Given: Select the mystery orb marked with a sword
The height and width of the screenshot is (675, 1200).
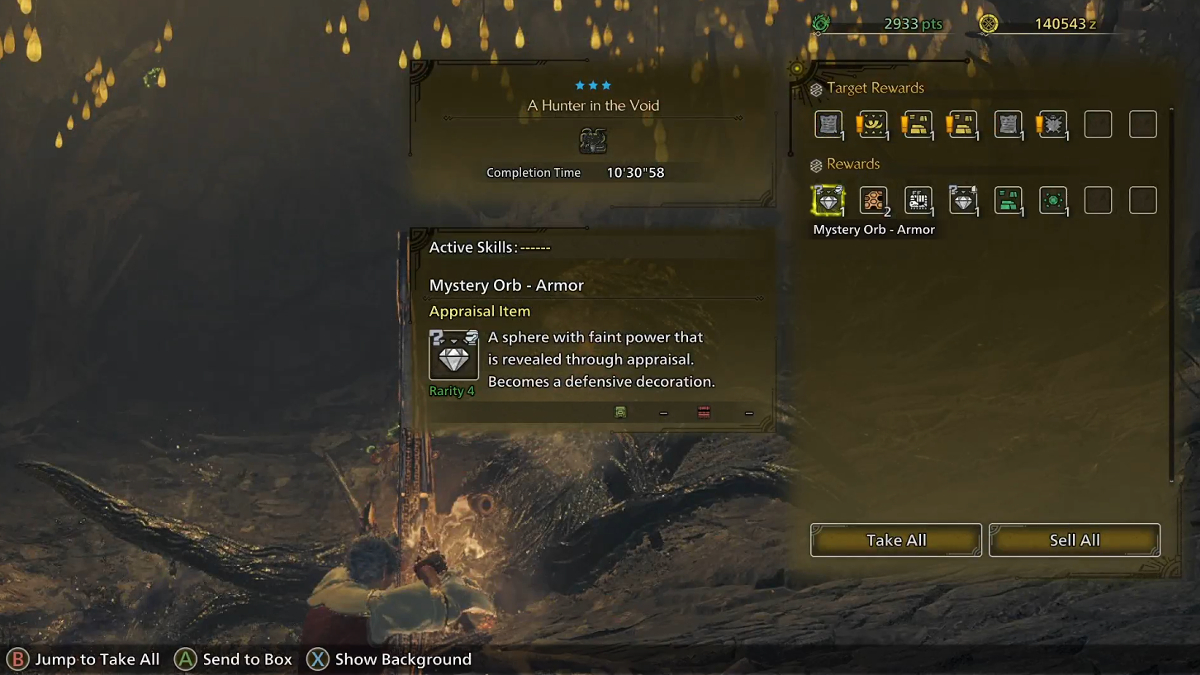Looking at the screenshot, I should 963,200.
